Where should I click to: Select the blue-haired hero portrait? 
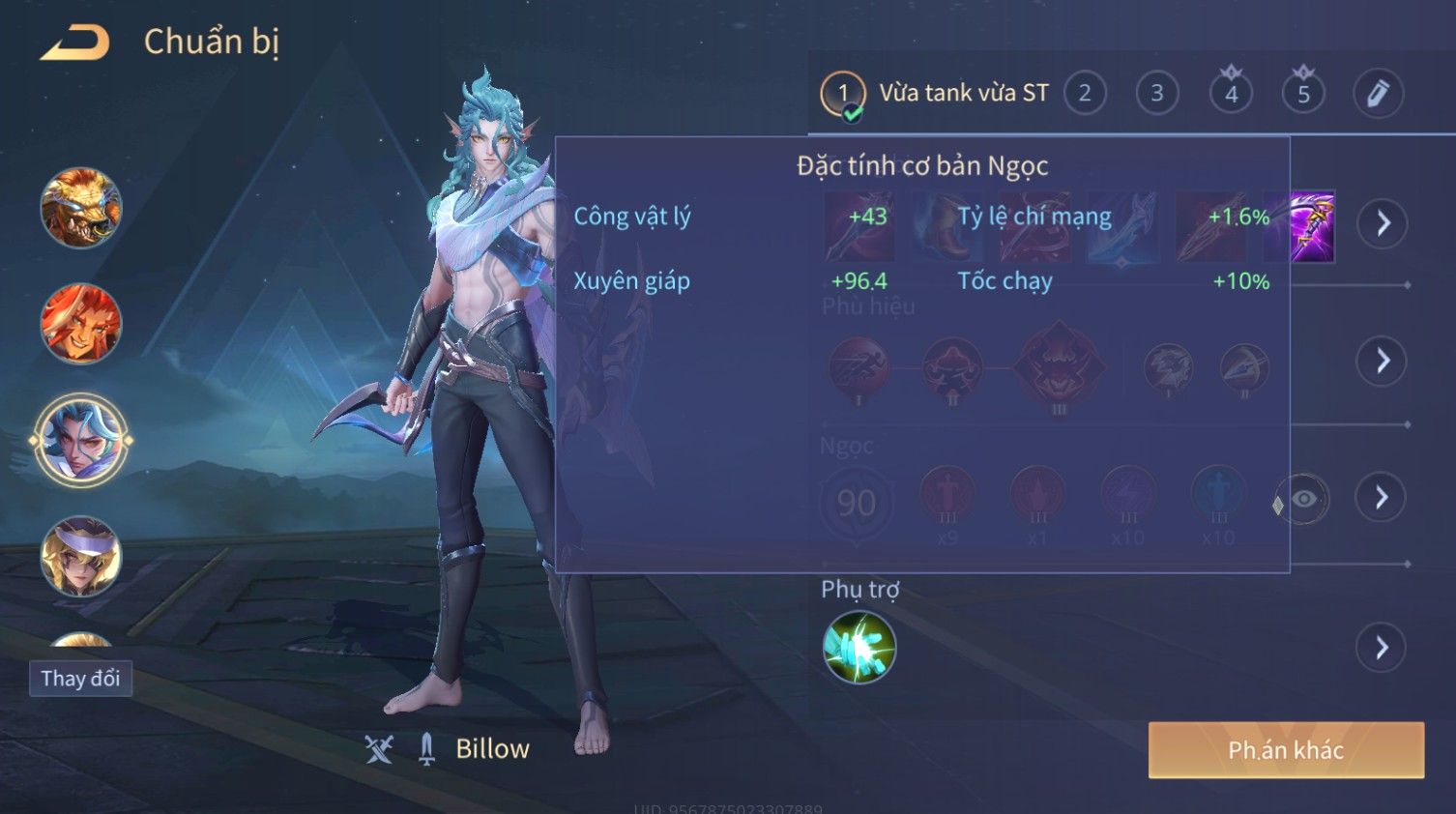(x=80, y=441)
